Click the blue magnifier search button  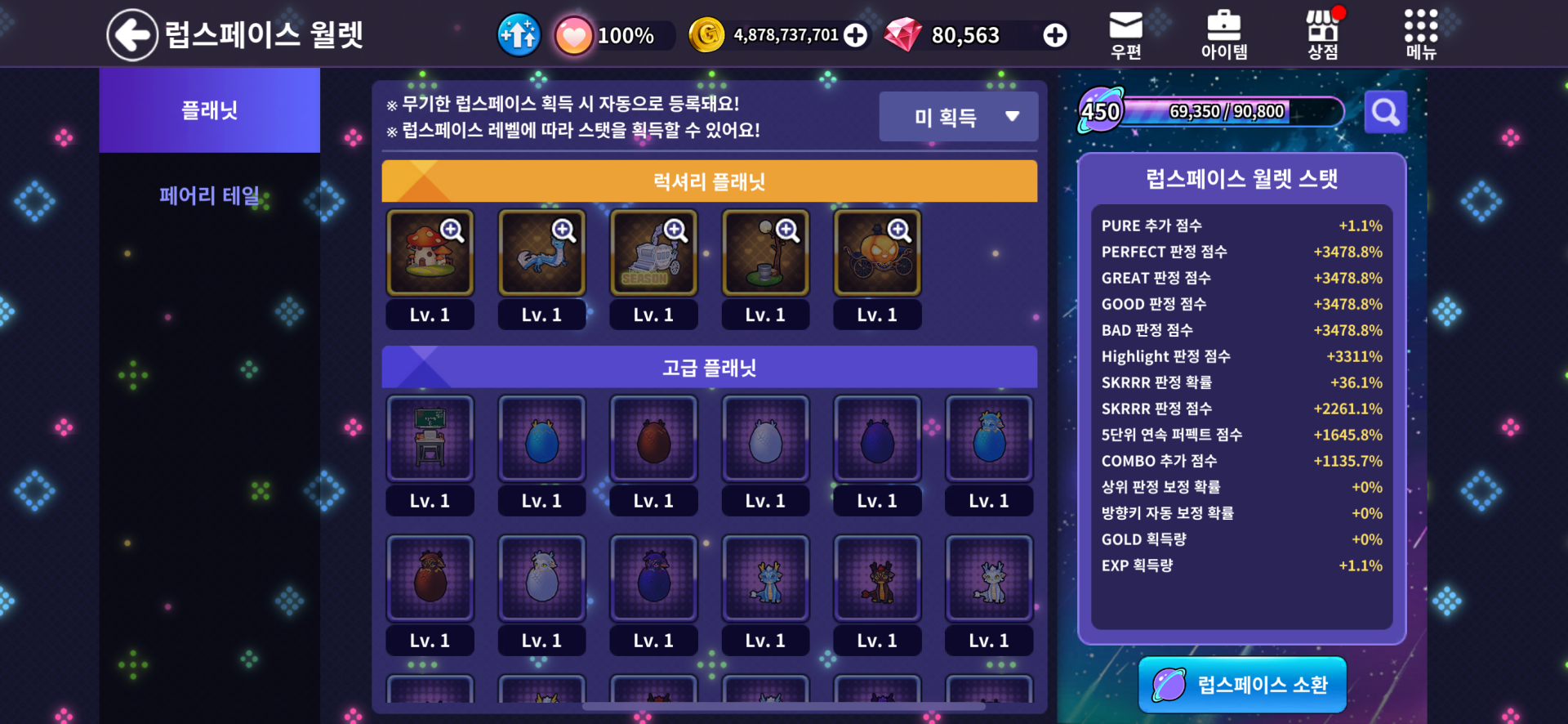[1385, 112]
